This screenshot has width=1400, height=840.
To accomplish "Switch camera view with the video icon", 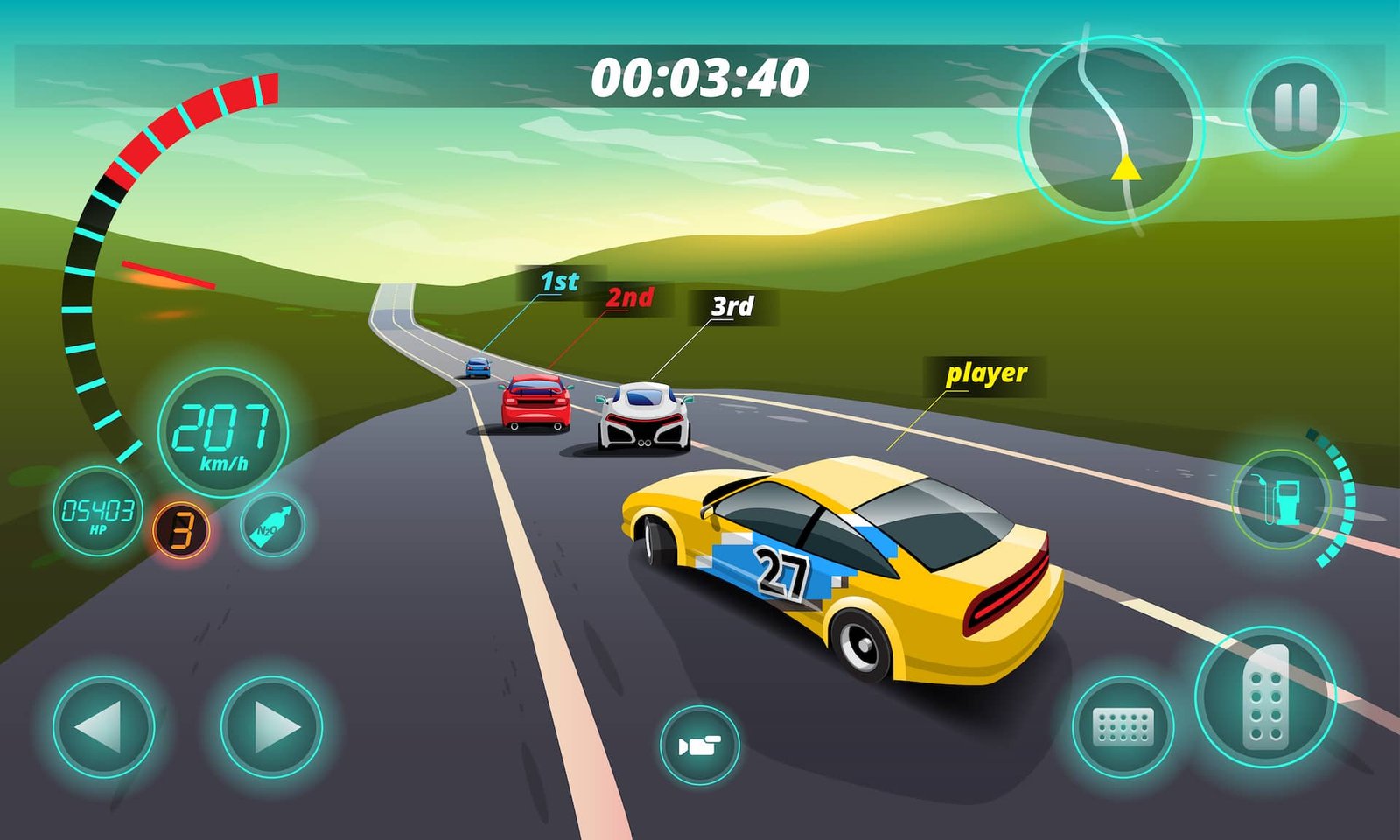I will (697, 745).
